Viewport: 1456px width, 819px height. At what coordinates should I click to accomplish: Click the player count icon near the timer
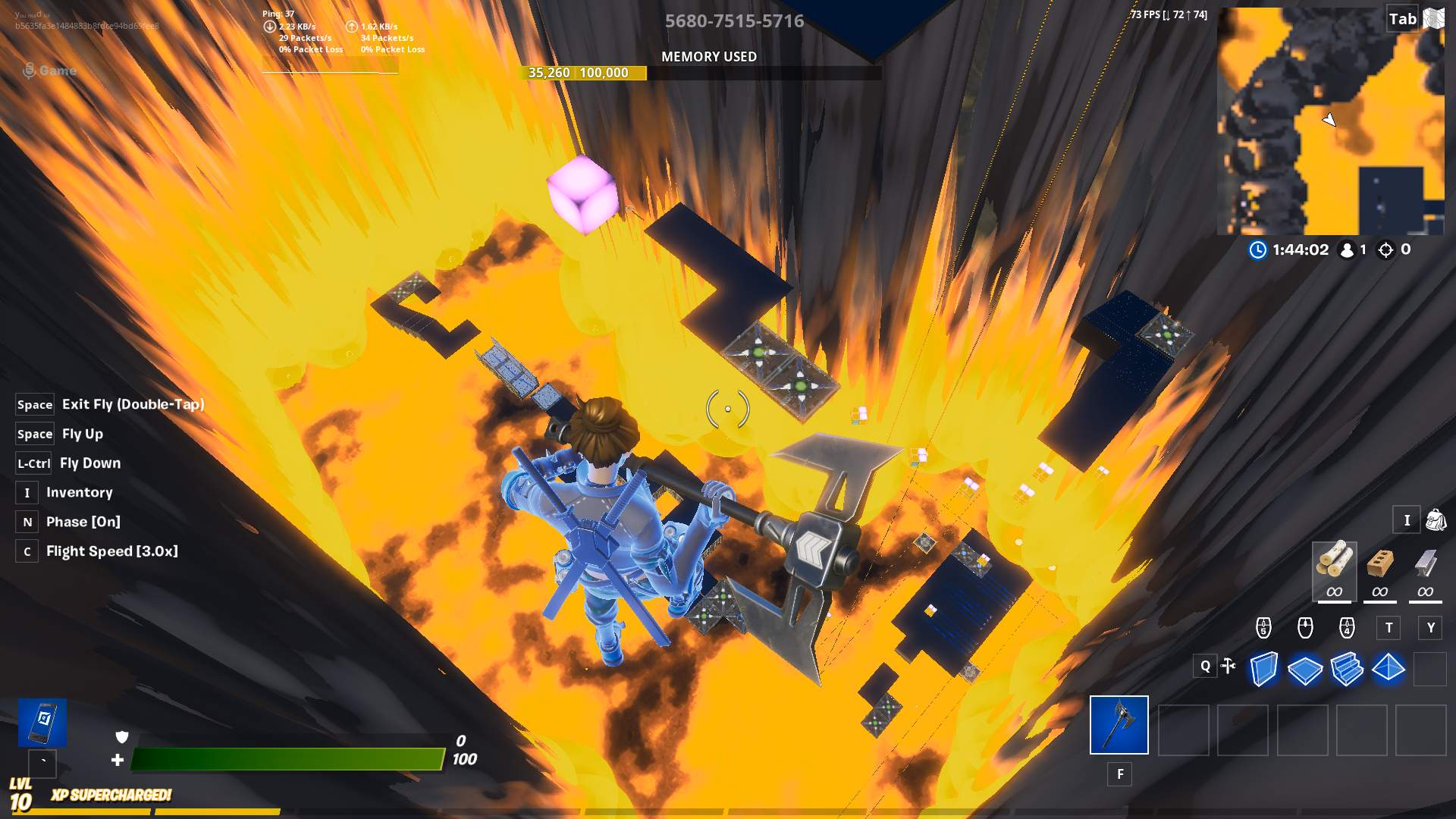(1347, 249)
